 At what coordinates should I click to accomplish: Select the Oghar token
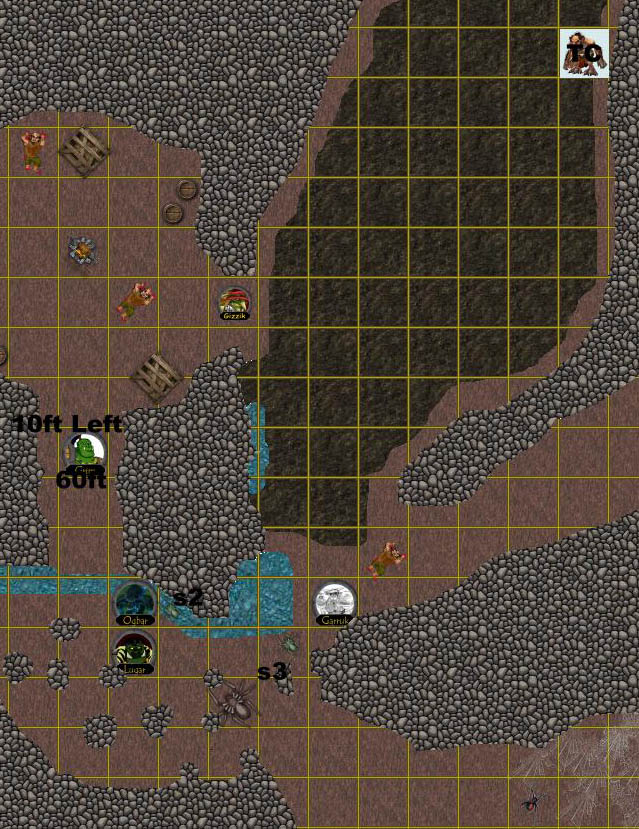click(x=134, y=603)
